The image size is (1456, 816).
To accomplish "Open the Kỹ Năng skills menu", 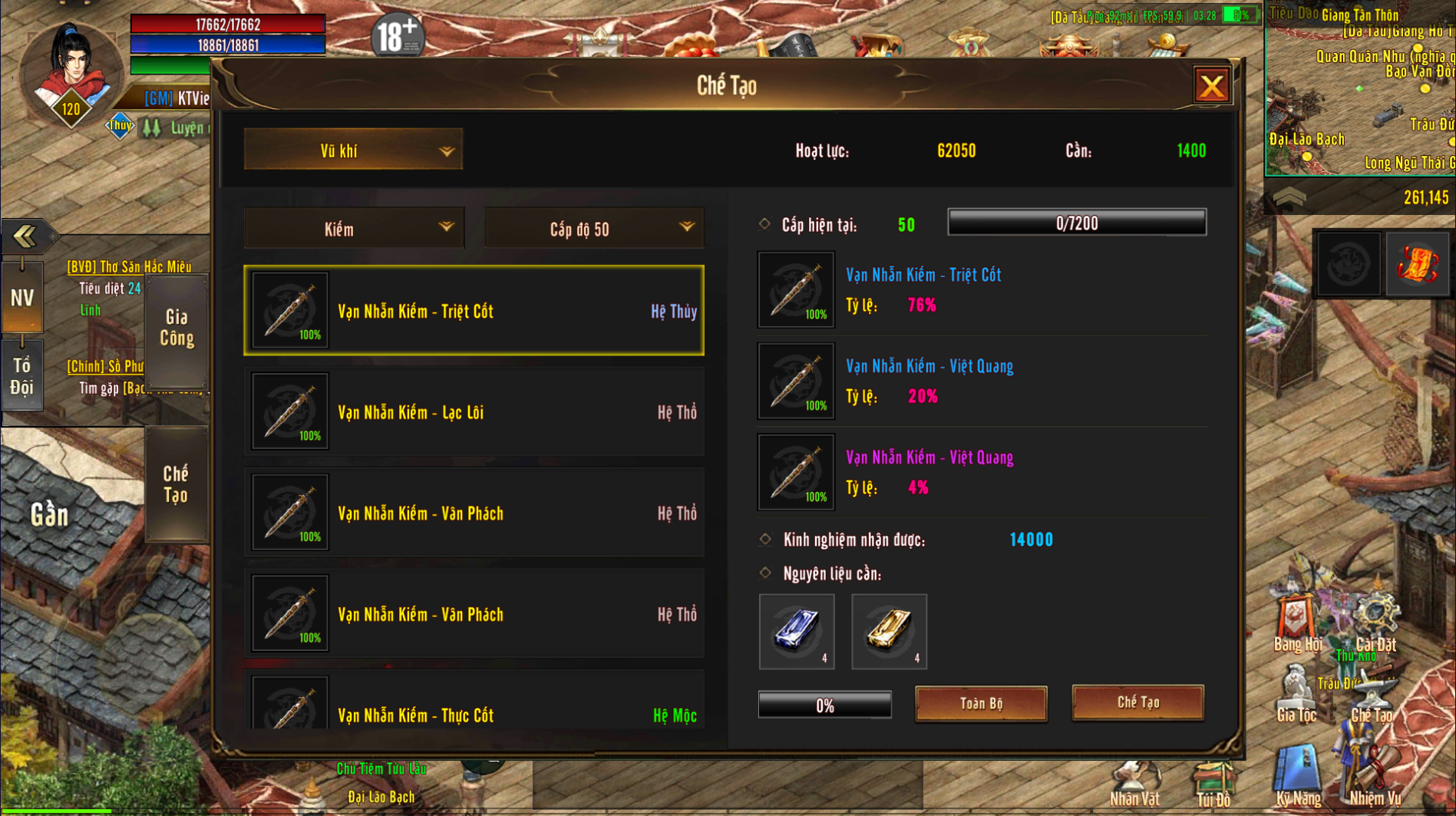I will tap(1298, 777).
